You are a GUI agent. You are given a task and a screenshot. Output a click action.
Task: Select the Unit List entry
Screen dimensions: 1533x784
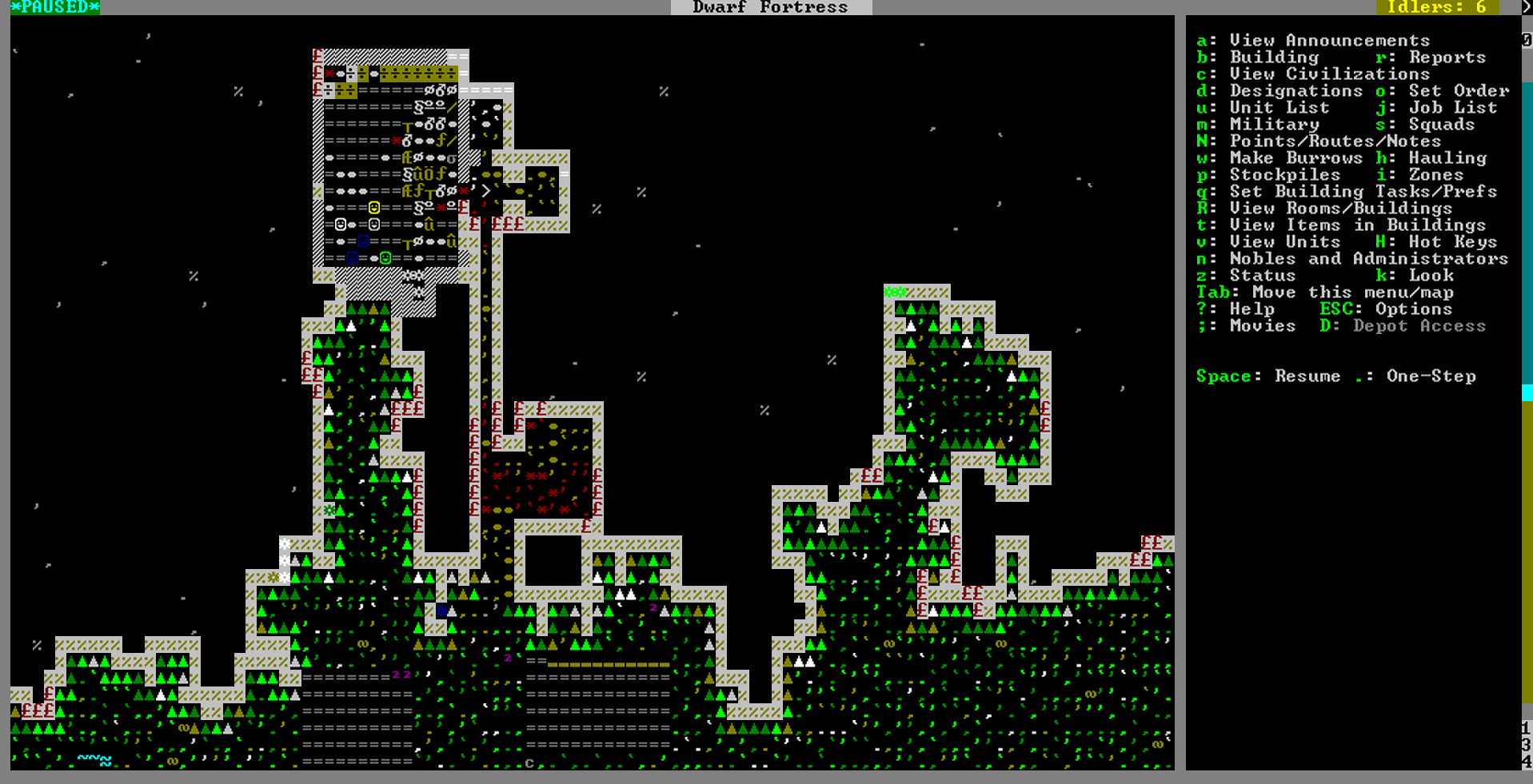[1279, 107]
